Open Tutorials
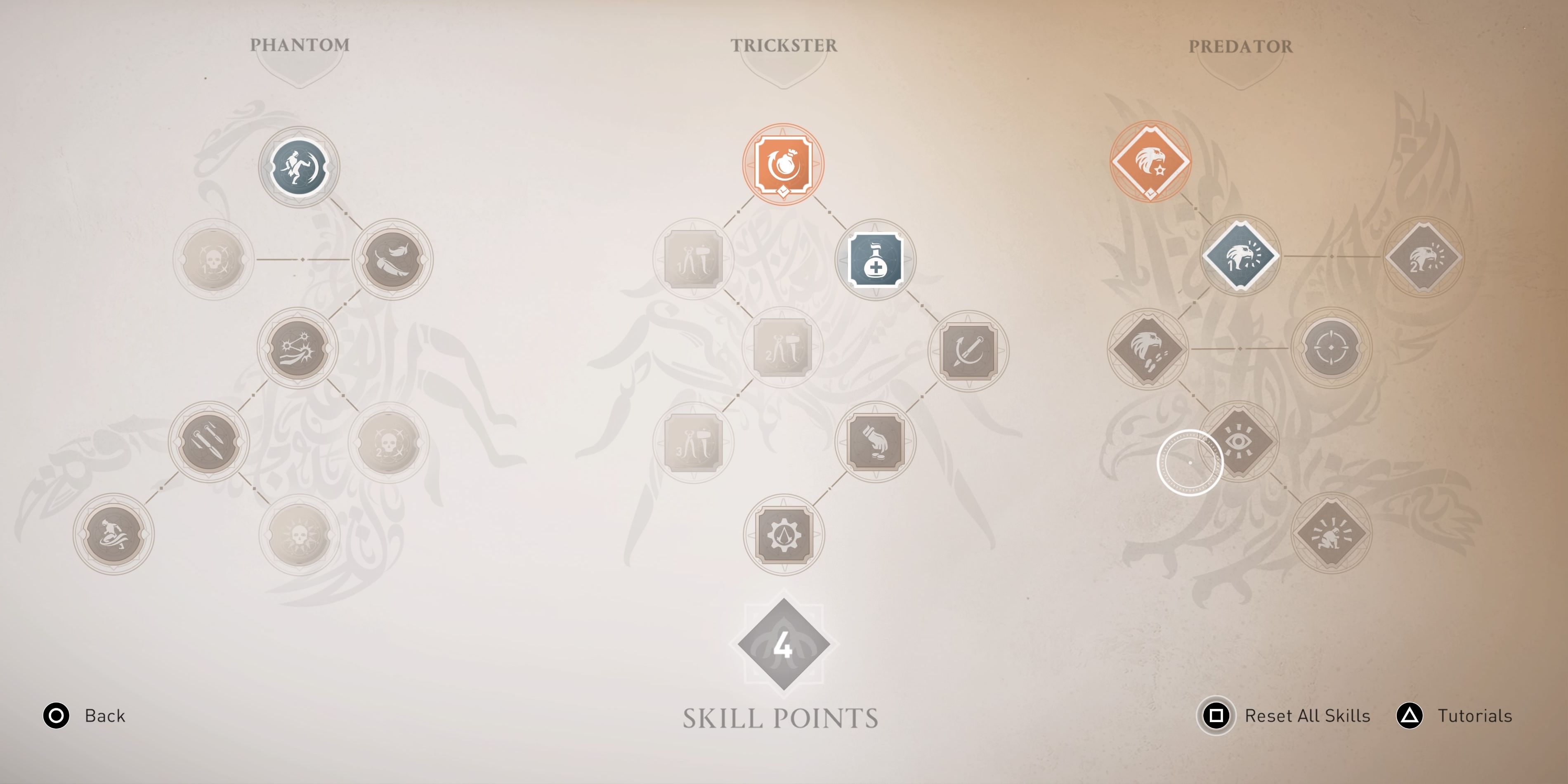Image resolution: width=1568 pixels, height=784 pixels. pos(1475,716)
